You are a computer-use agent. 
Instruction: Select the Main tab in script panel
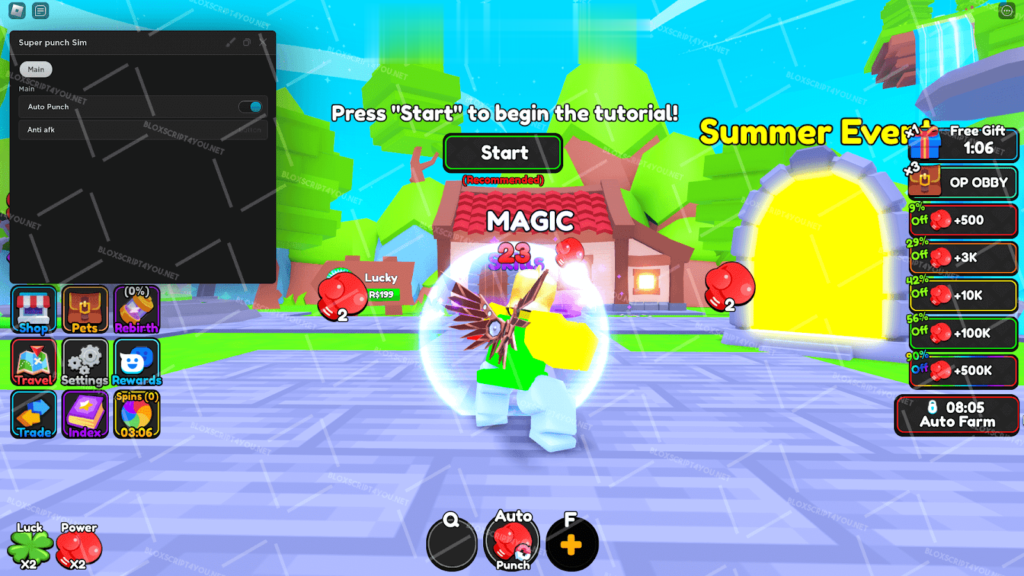point(36,69)
